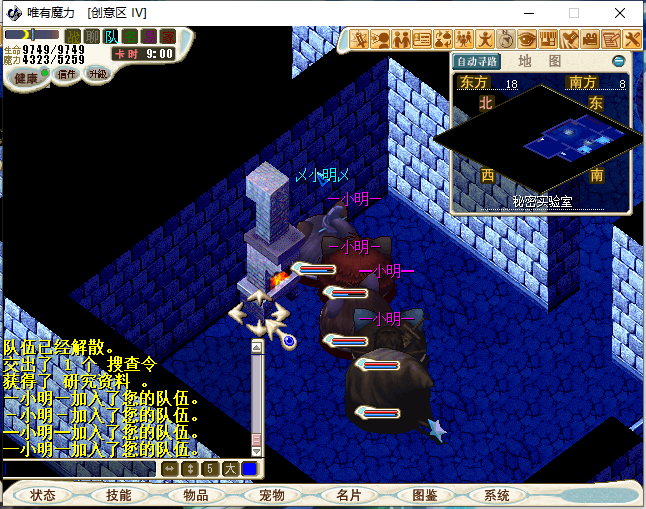Open the 信件 mail button
This screenshot has width=646, height=509.
[67, 74]
